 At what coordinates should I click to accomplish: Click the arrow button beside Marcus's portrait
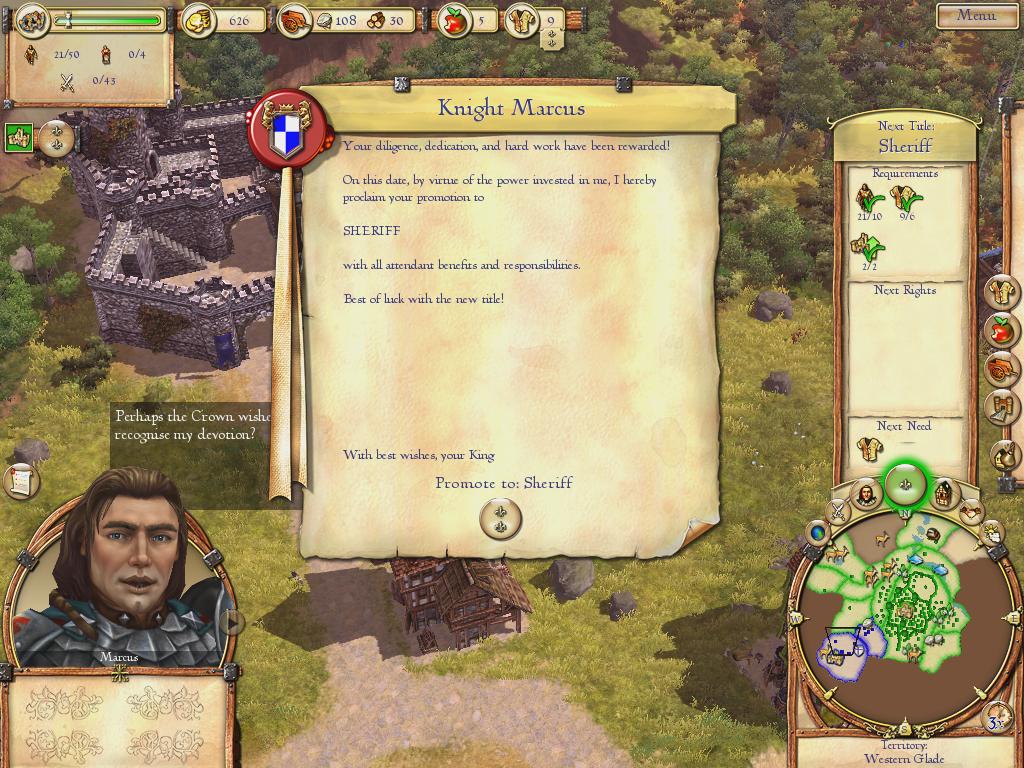tap(232, 622)
